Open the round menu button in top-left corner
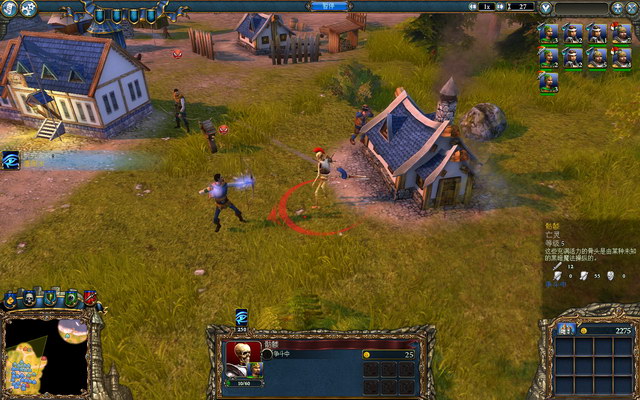Image resolution: width=640 pixels, height=400 pixels. pyautogui.click(x=8, y=8)
